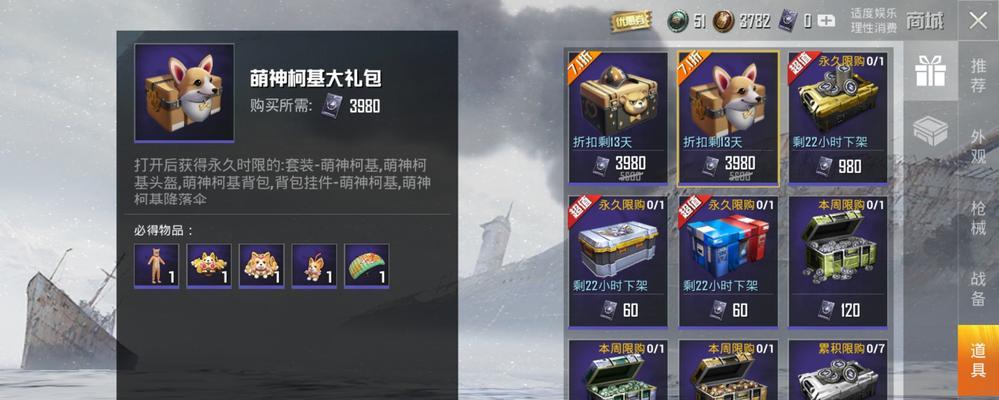Close the shop with the X button

click(977, 20)
